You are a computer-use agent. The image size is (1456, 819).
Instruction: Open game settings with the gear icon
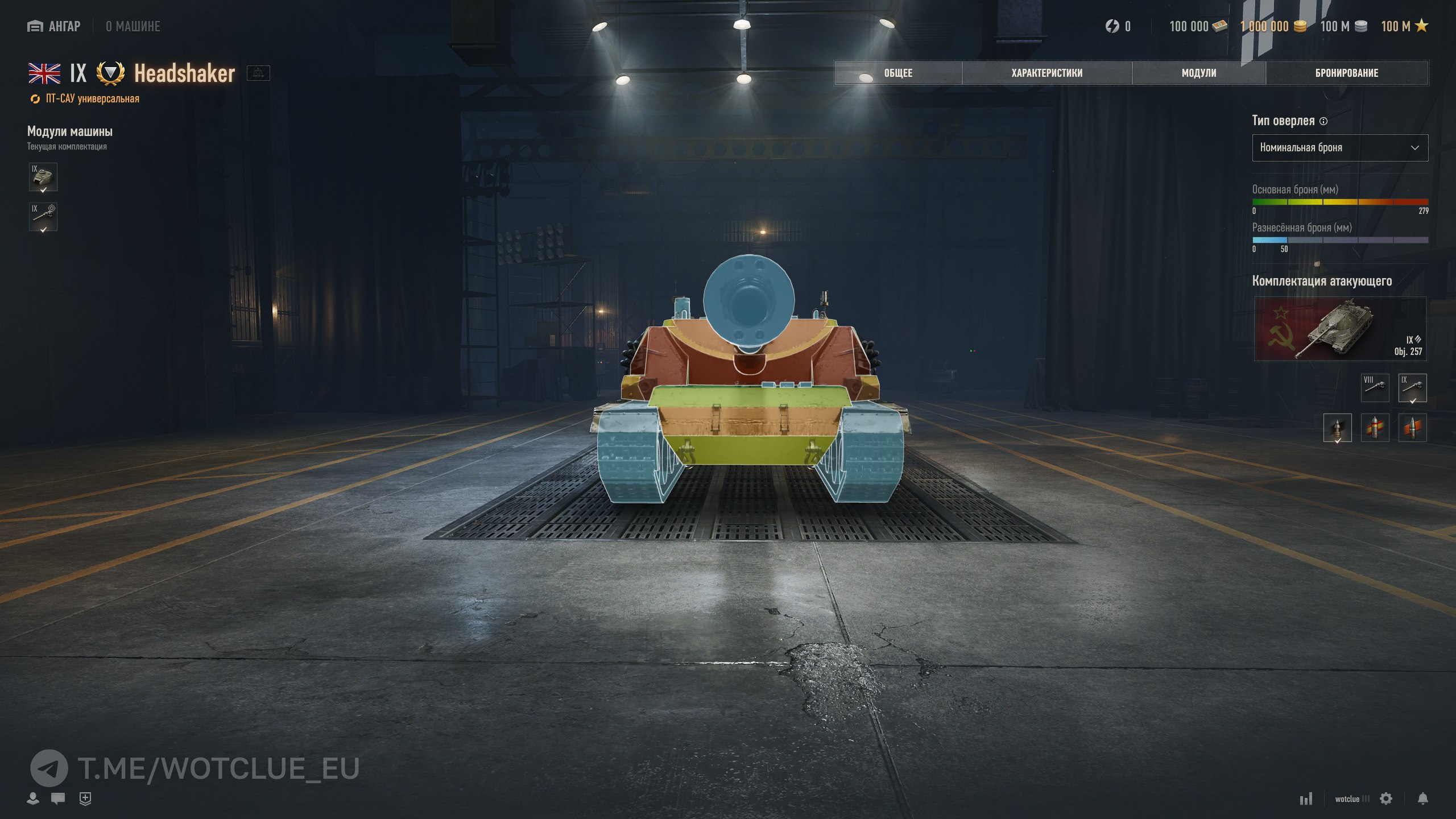[x=1386, y=799]
